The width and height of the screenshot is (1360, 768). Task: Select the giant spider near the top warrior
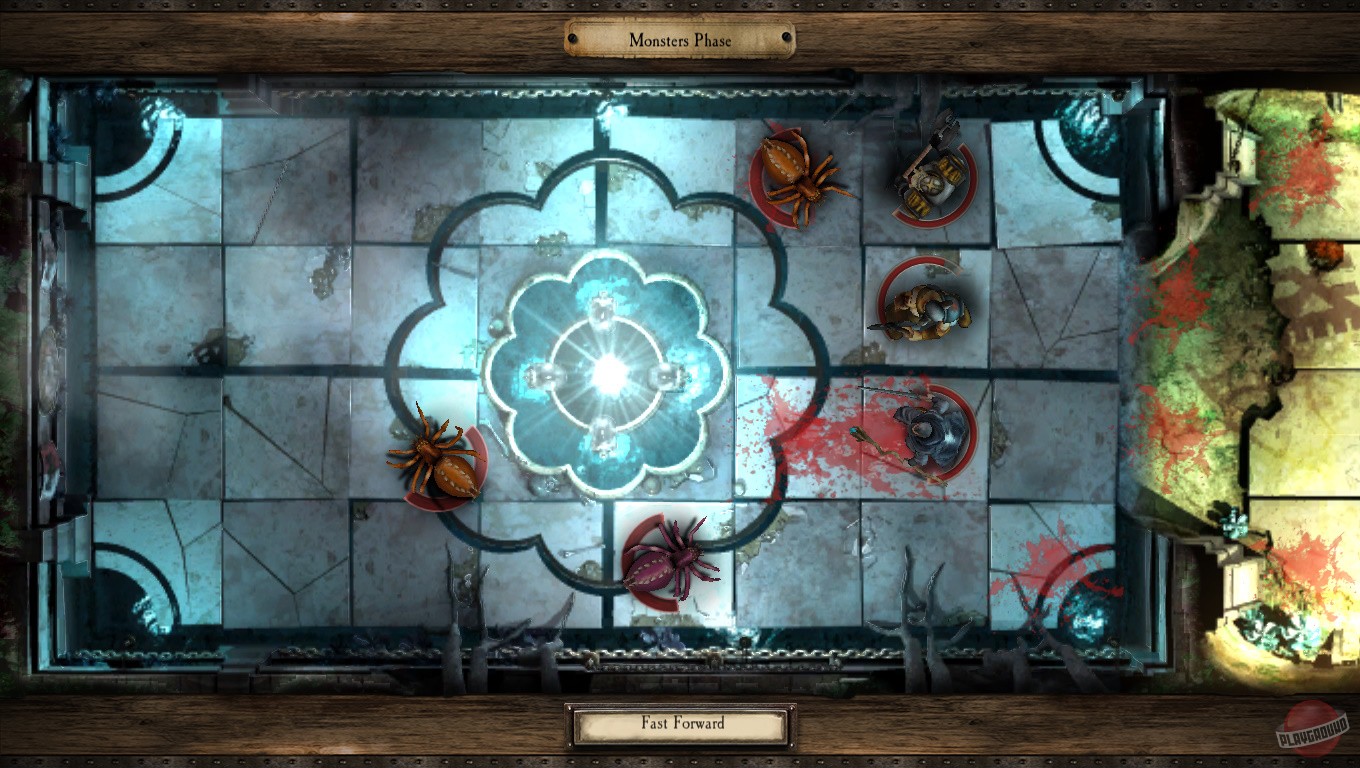coord(795,175)
